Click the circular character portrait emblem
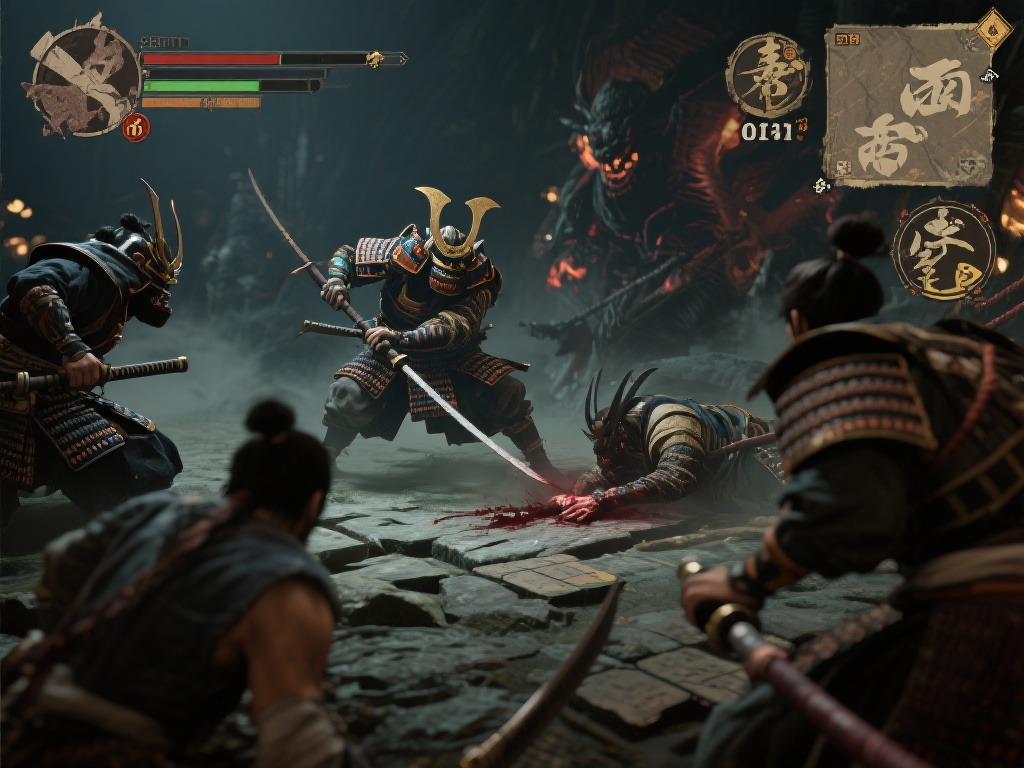The image size is (1024, 768). (84, 80)
